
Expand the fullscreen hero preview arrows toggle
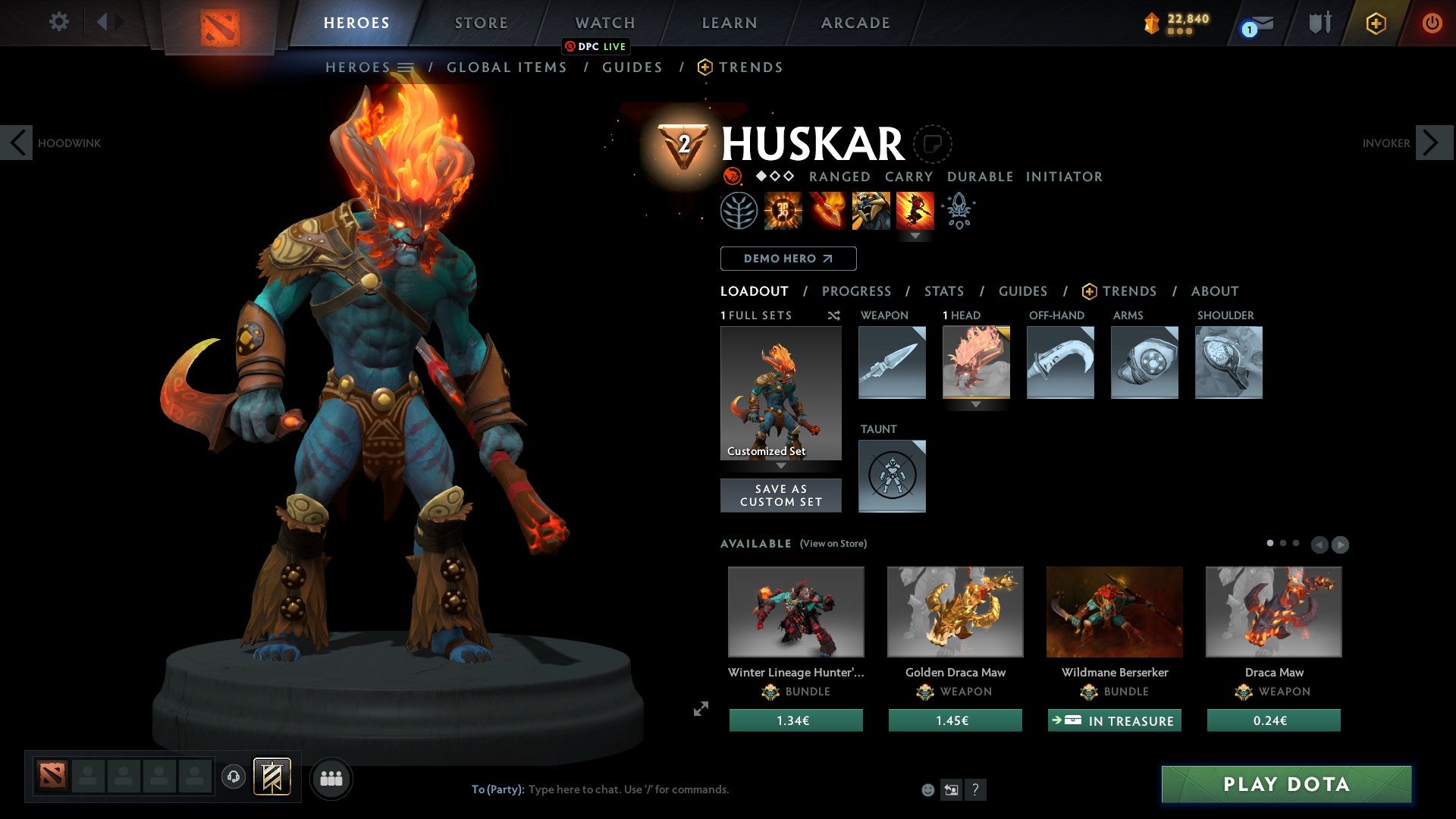(x=700, y=709)
